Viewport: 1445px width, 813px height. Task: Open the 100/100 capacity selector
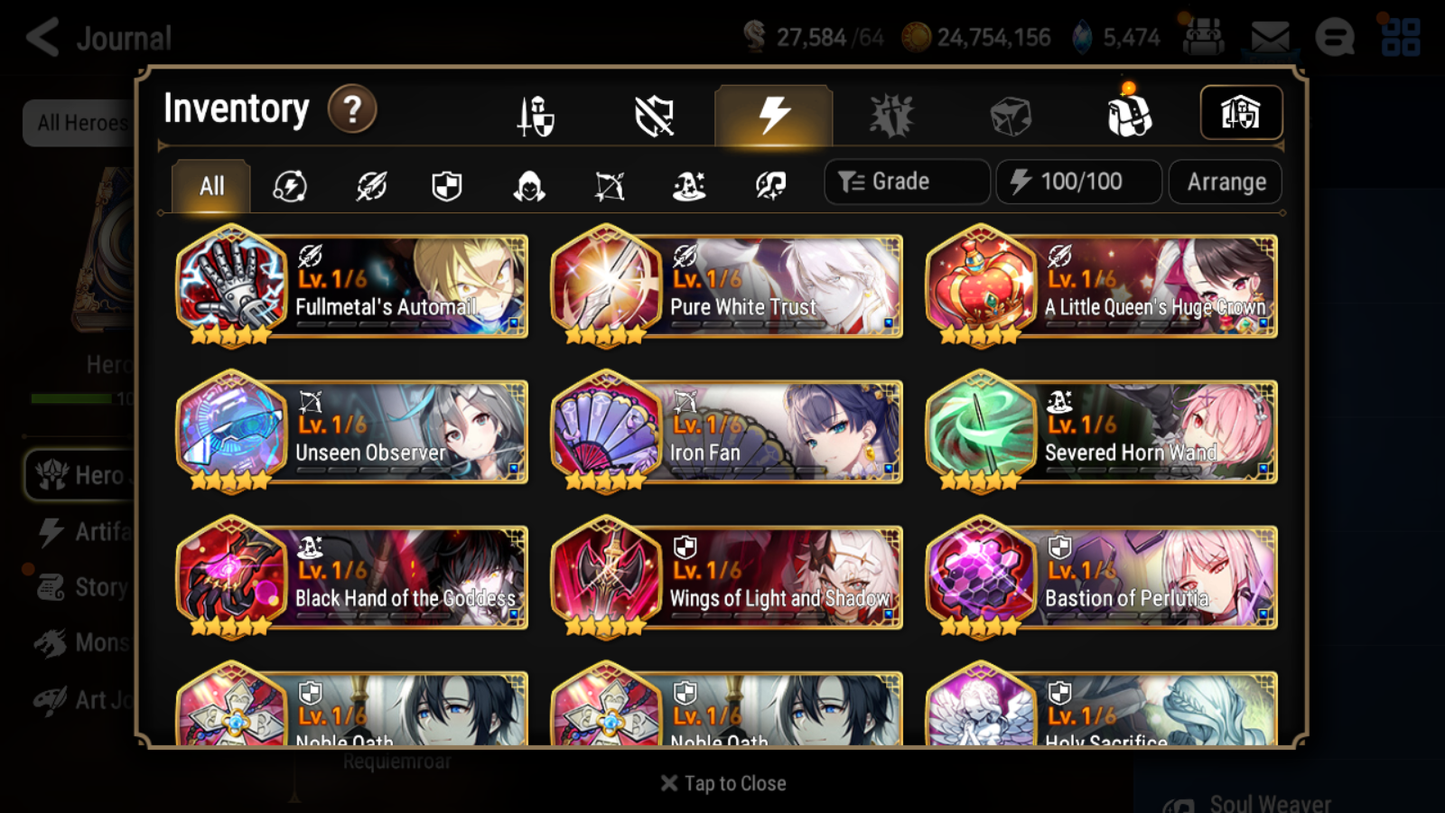(1078, 181)
